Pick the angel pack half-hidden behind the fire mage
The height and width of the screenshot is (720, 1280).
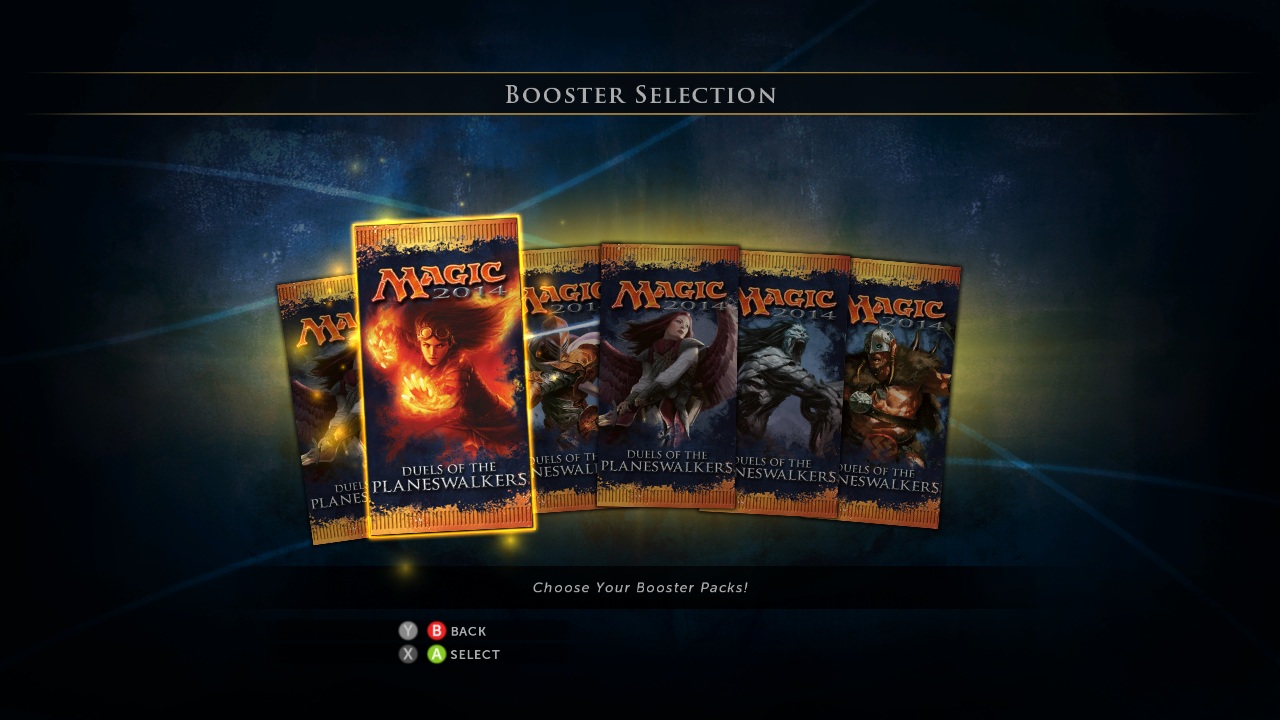click(x=322, y=412)
